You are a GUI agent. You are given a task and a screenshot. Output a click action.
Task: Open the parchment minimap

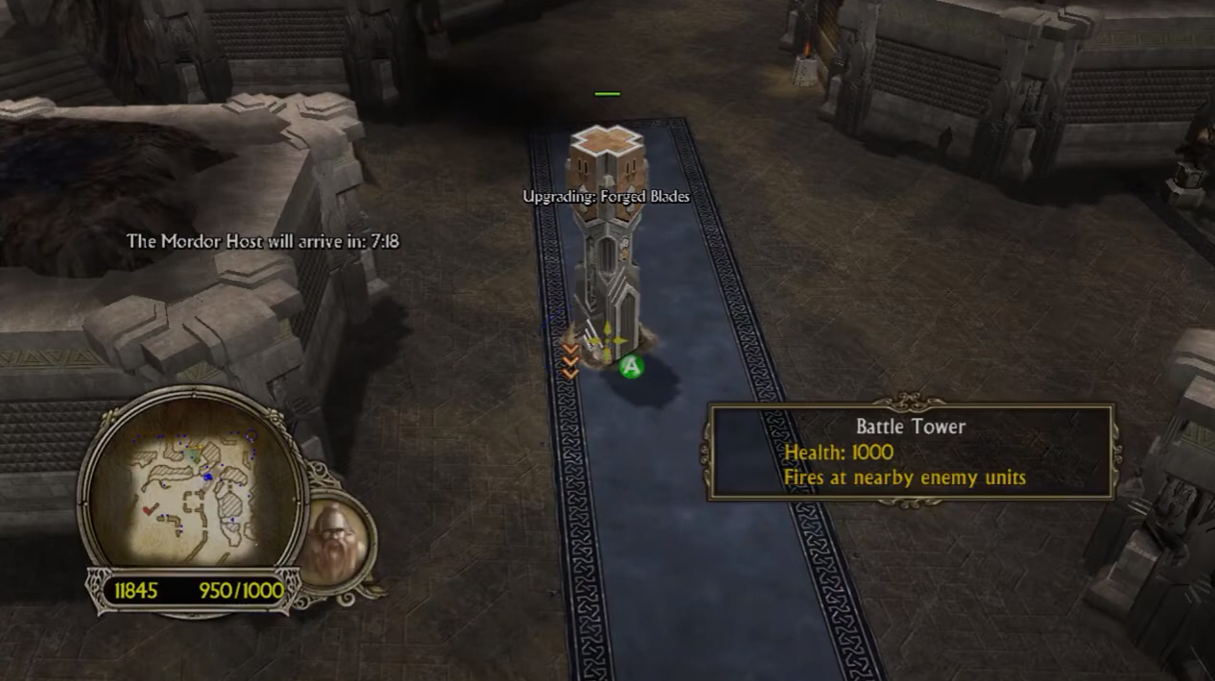(192, 484)
